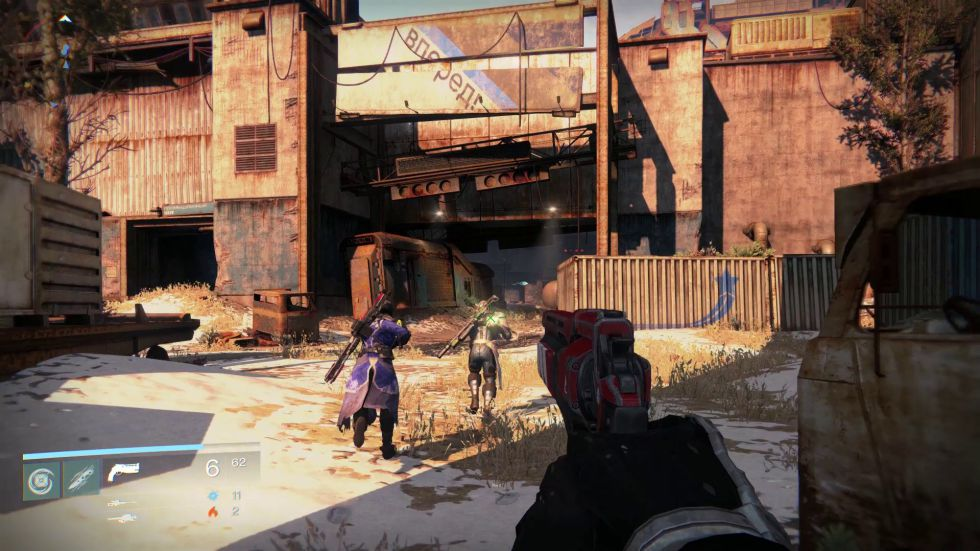The height and width of the screenshot is (551, 980).
Task: Switch to the sniper rifle weapon icon
Action: click(122, 503)
